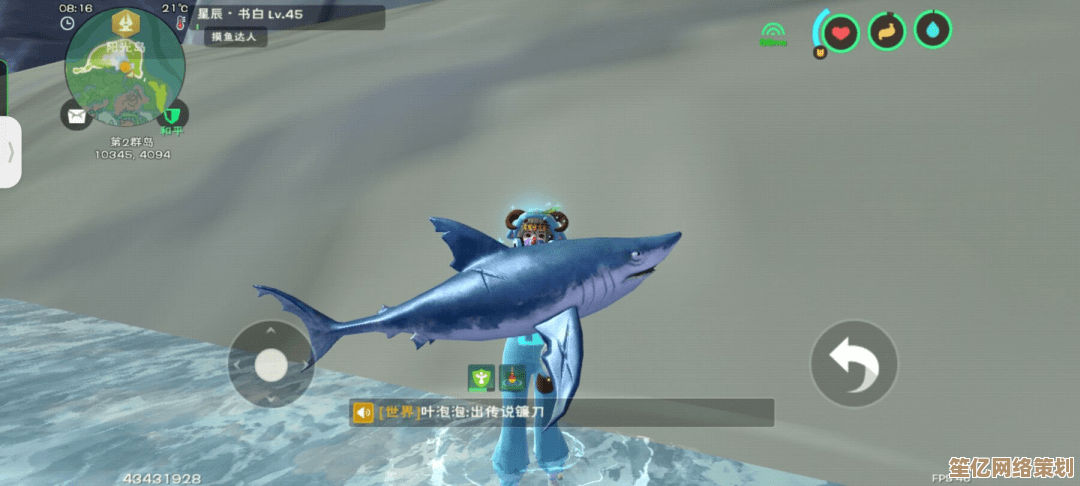The width and height of the screenshot is (1080, 486).
Task: Tap the gold emblem above the minimap
Action: click(125, 21)
